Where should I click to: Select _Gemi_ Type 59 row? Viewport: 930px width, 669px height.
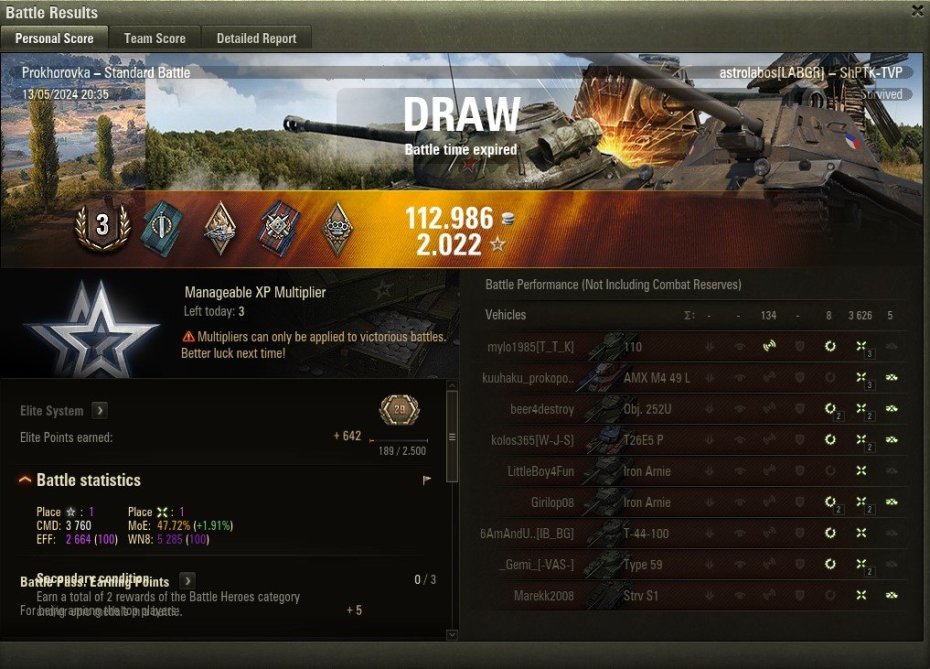coord(690,565)
